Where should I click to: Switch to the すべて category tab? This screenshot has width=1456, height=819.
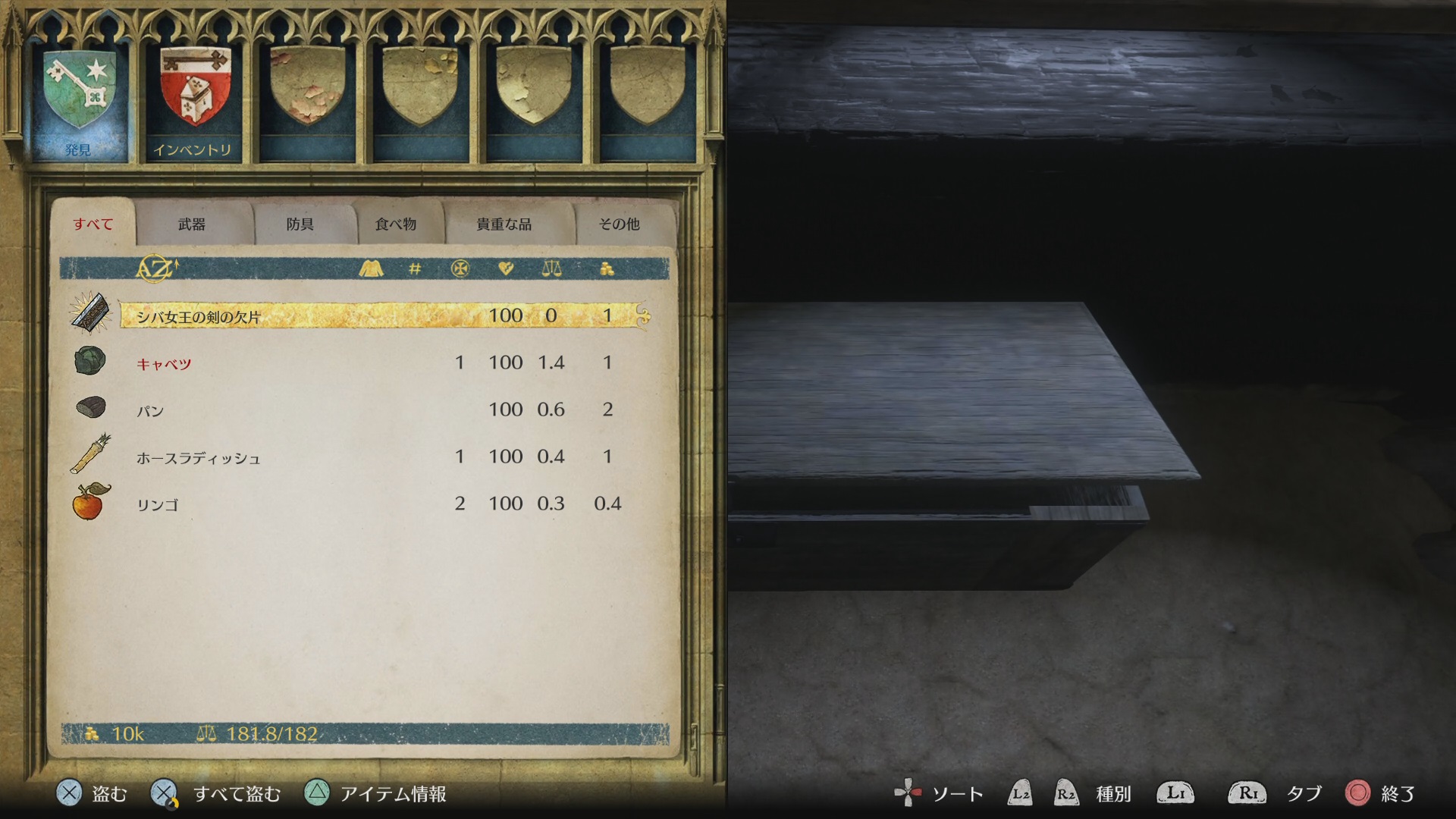tap(93, 224)
